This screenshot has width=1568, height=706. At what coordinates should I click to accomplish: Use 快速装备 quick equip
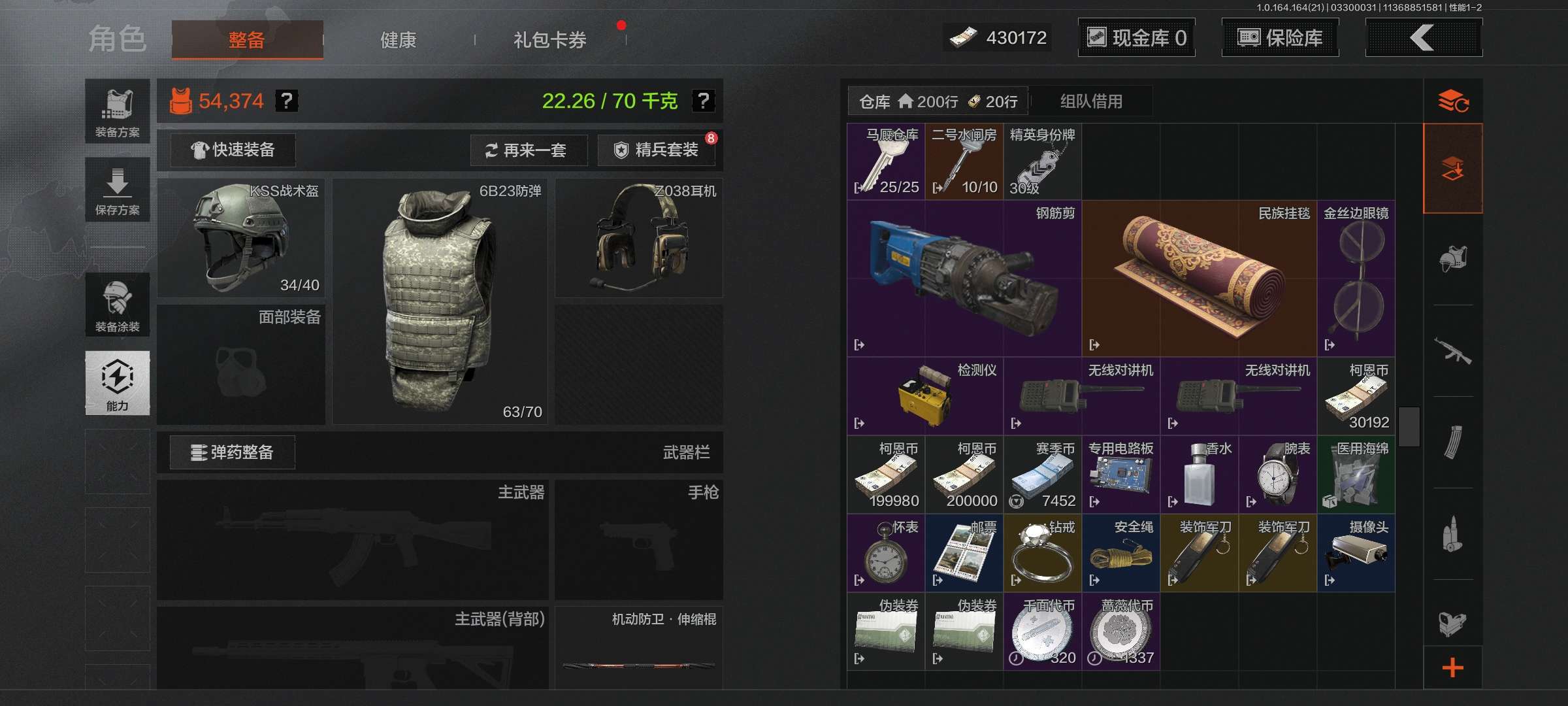233,150
